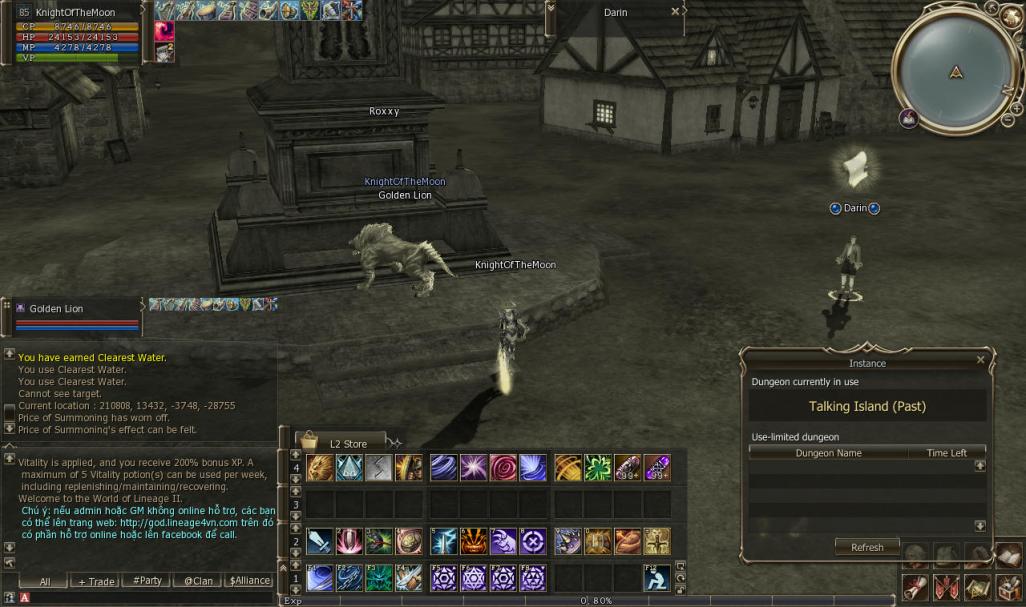Open the @Clan chat tab

pyautogui.click(x=197, y=581)
